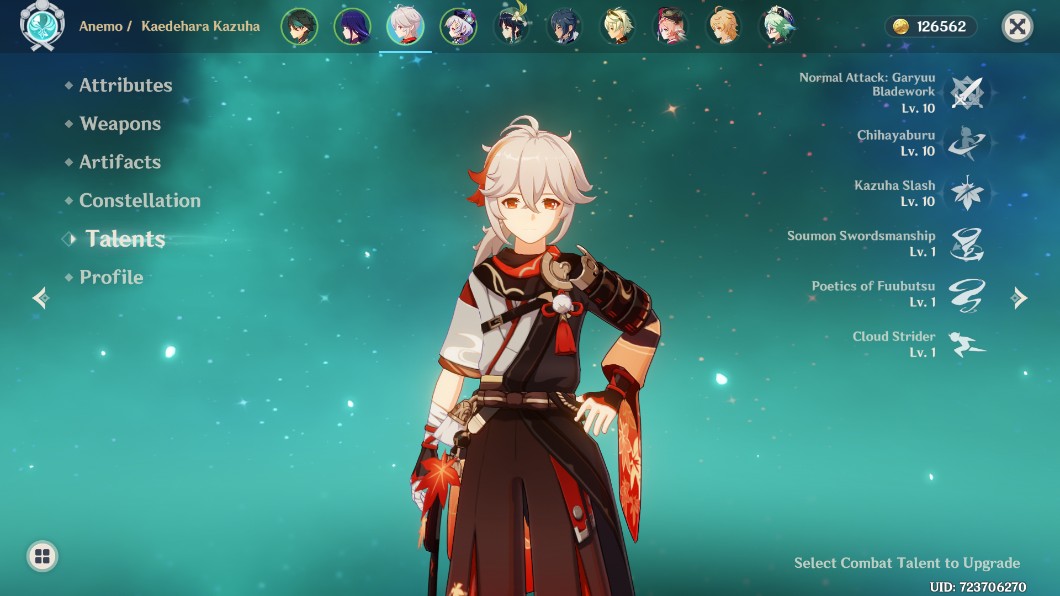Viewport: 1060px width, 596px height.
Task: Select the Talents menu entry
Action: click(x=125, y=239)
